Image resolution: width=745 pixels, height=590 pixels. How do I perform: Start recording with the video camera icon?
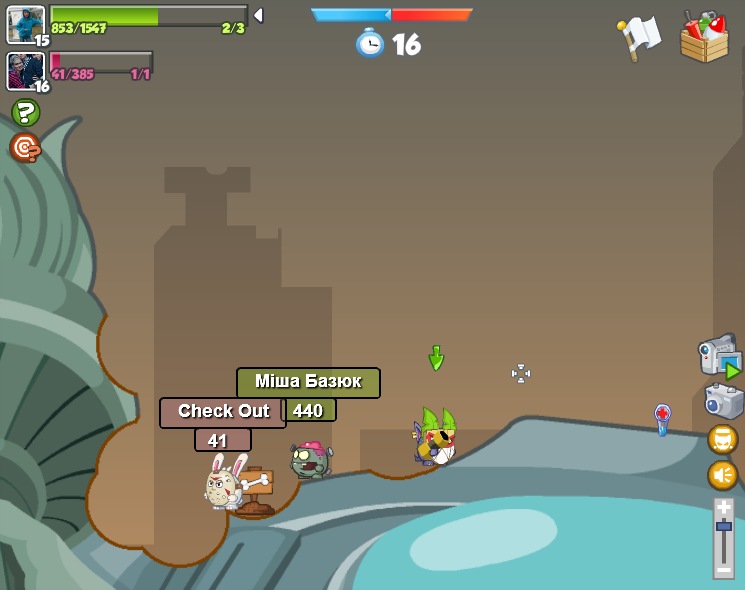tap(718, 357)
